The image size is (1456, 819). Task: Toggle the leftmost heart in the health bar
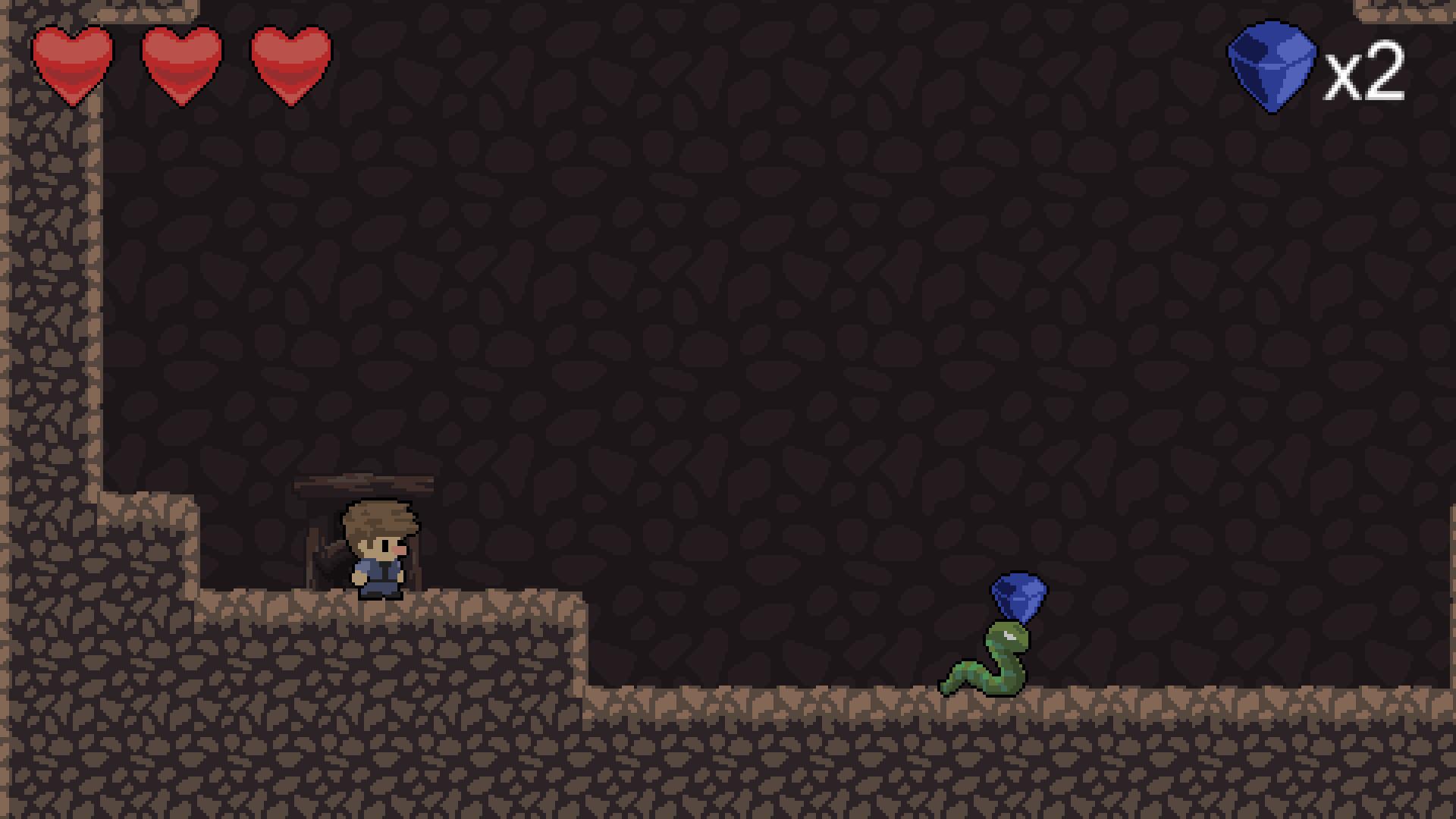point(74,62)
